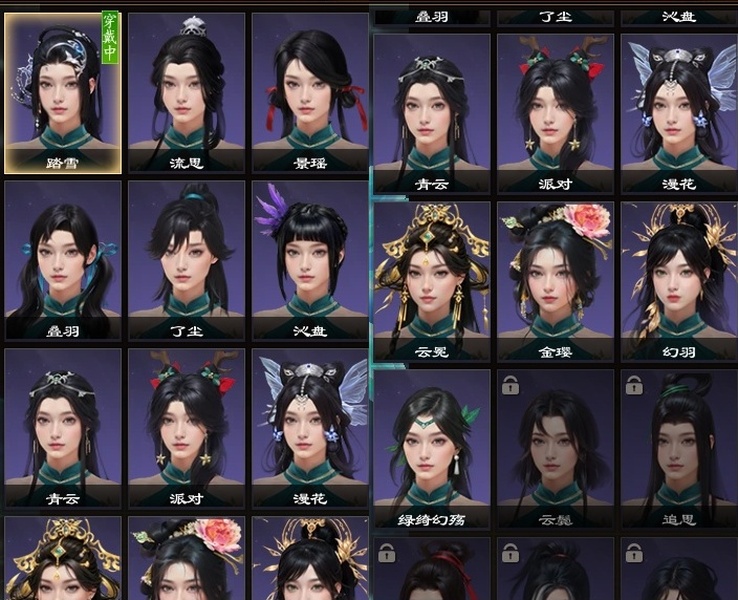
Task: Select the 绿绮幻殇 hairstyle tile
Action: 431,447
